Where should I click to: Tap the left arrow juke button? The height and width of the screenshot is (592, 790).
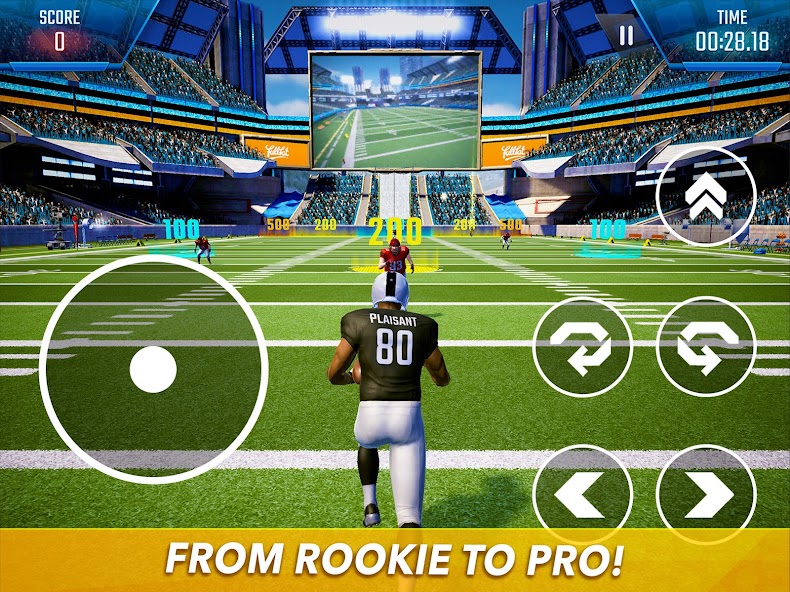(582, 494)
